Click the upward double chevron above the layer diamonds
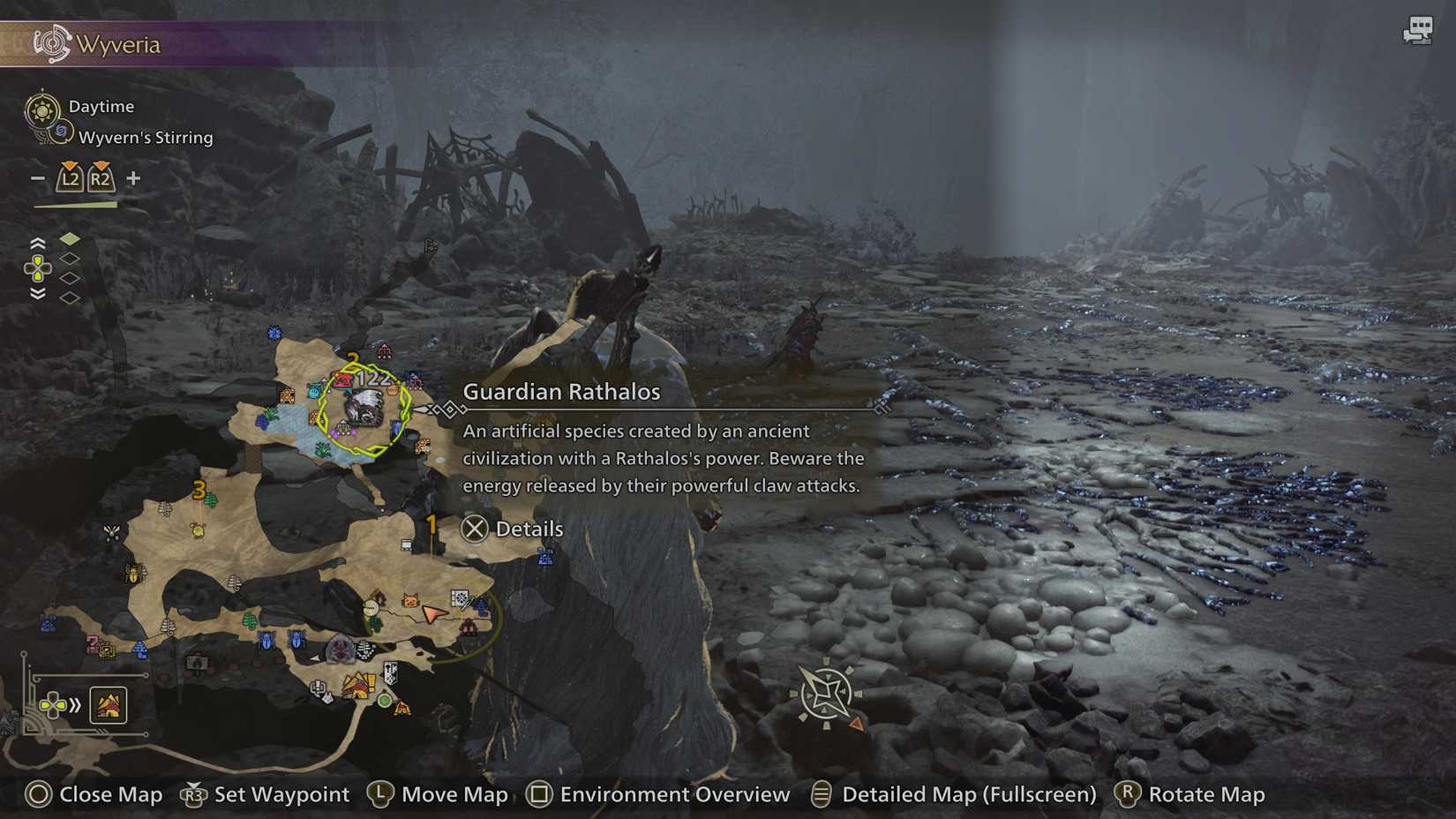1456x819 pixels. 37,244
